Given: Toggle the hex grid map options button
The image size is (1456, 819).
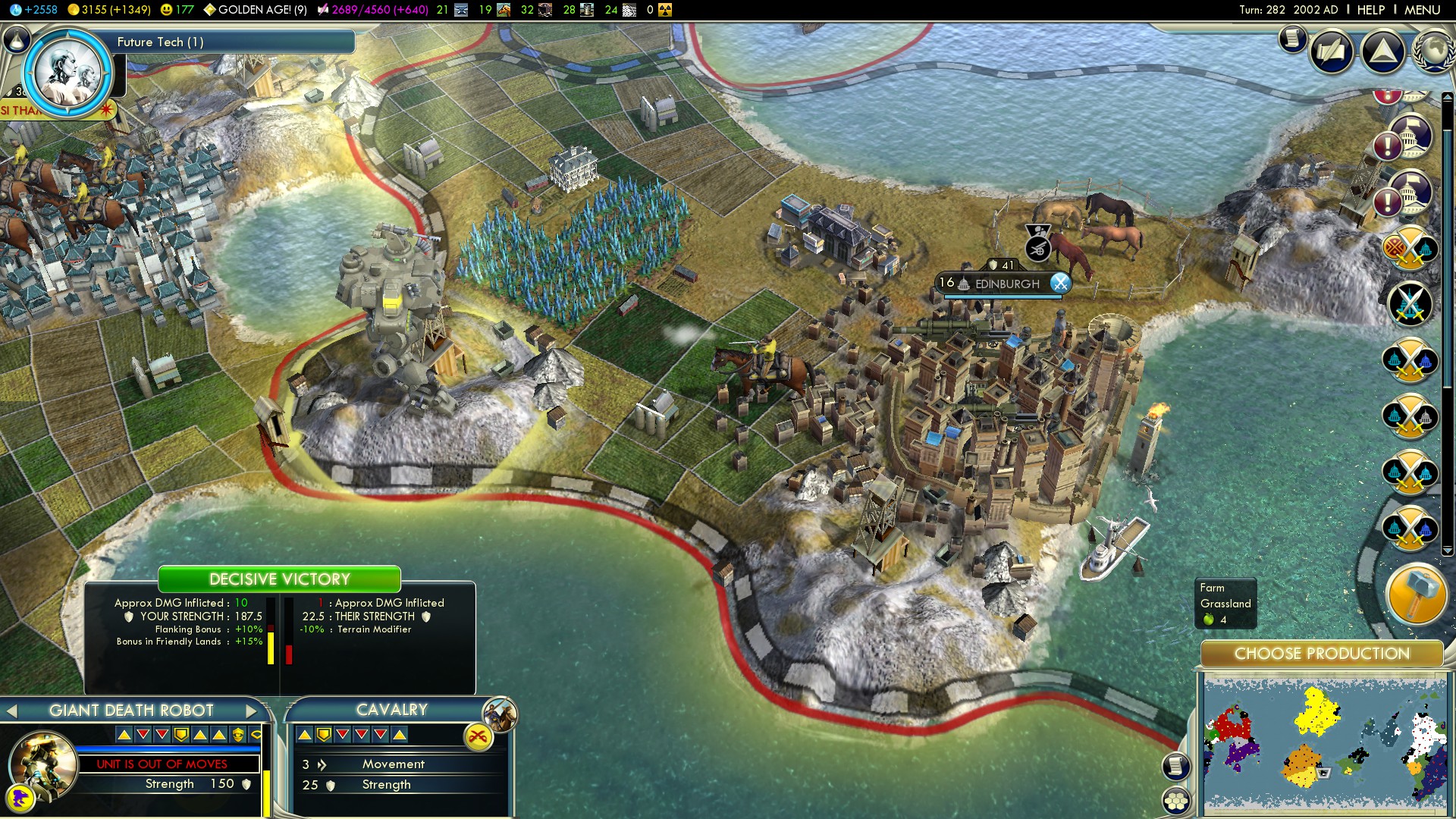Looking at the screenshot, I should coord(1176,800).
